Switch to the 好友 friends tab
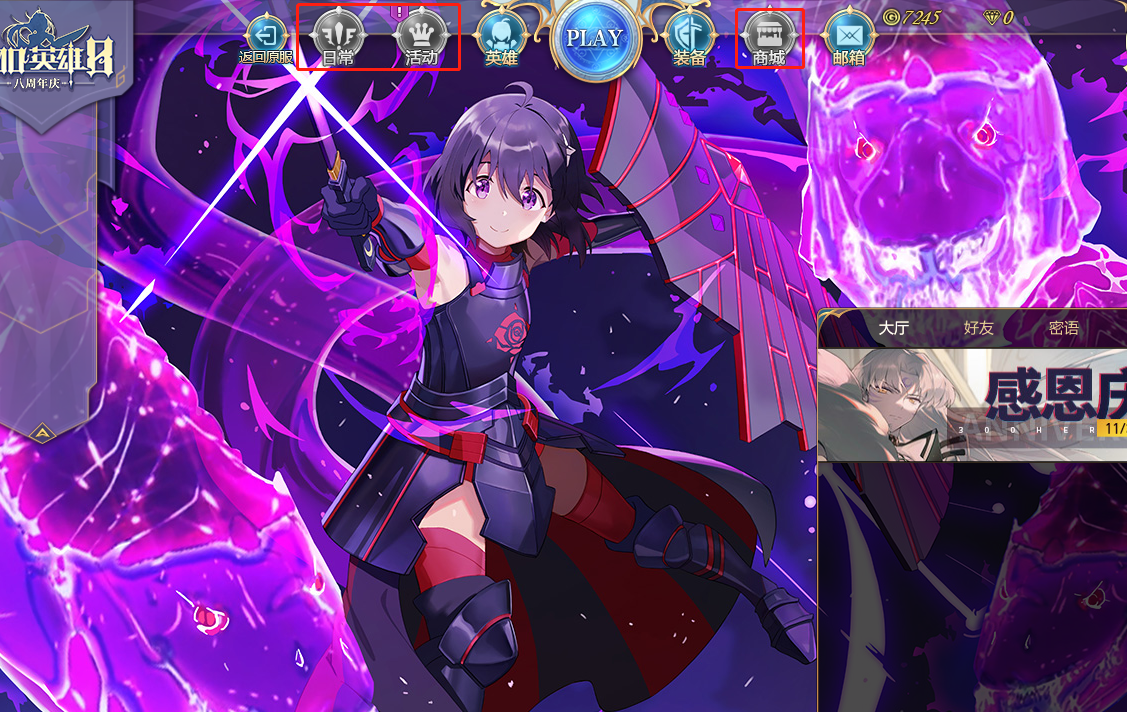1127x712 pixels. 978,328
